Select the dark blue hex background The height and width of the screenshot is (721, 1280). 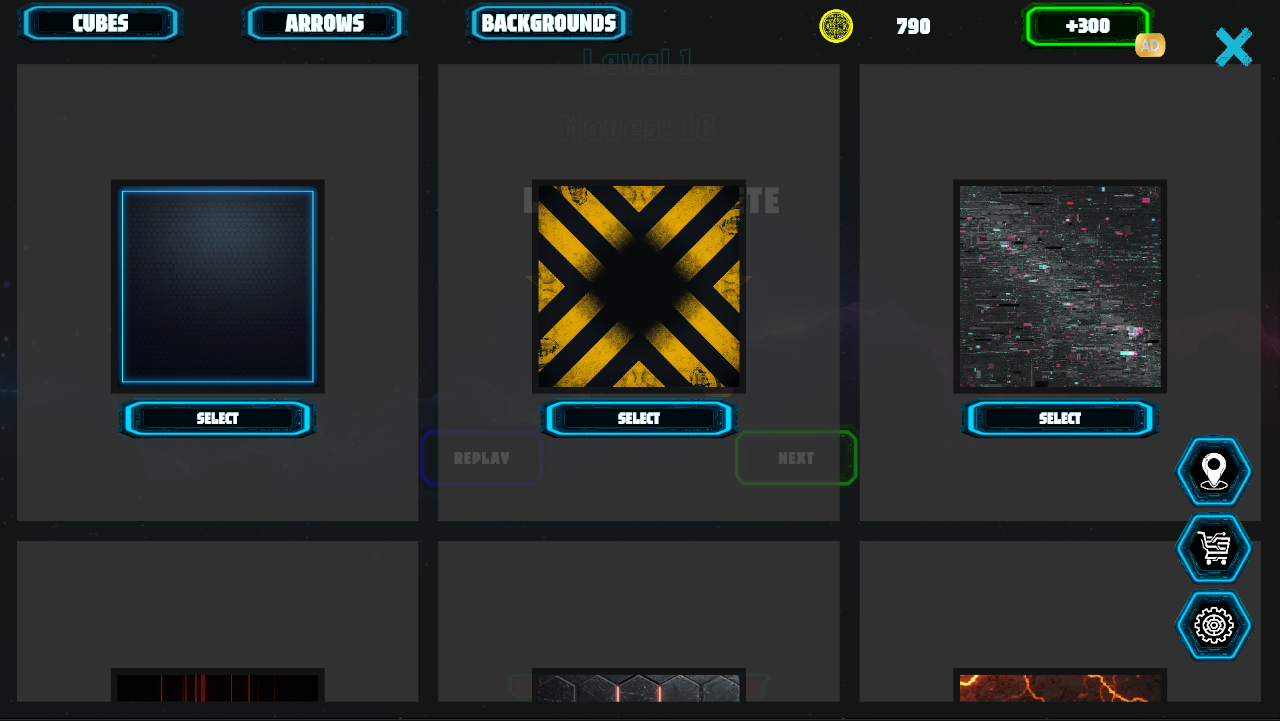pyautogui.click(x=217, y=418)
